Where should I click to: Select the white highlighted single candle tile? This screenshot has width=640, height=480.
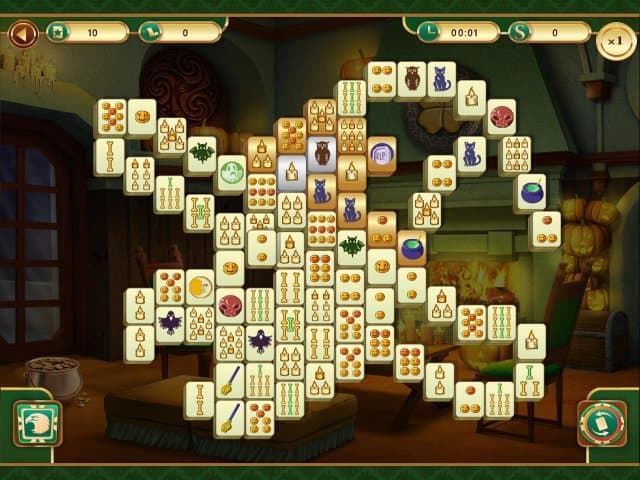point(292,171)
